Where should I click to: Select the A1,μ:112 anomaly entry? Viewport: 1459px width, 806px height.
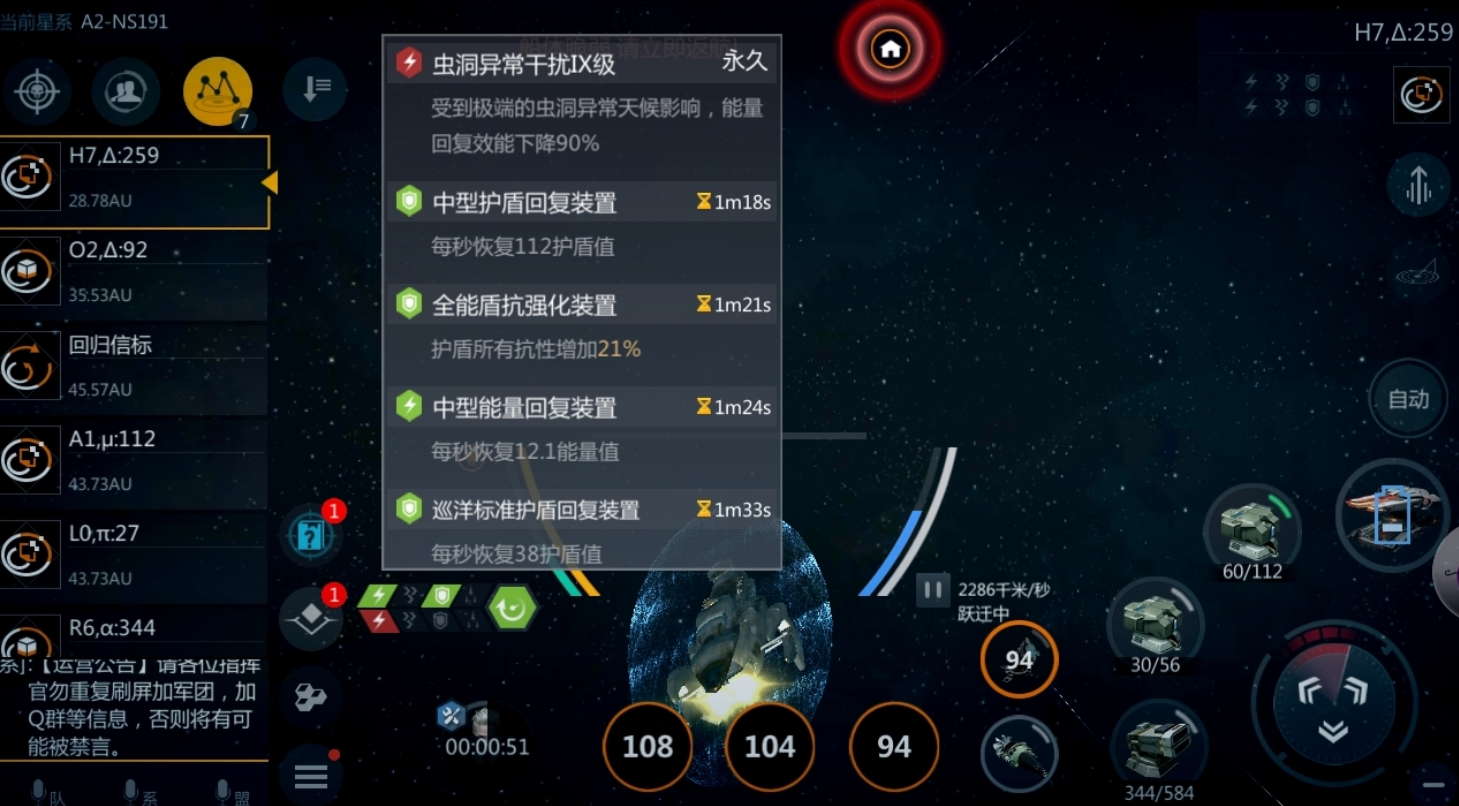click(135, 460)
